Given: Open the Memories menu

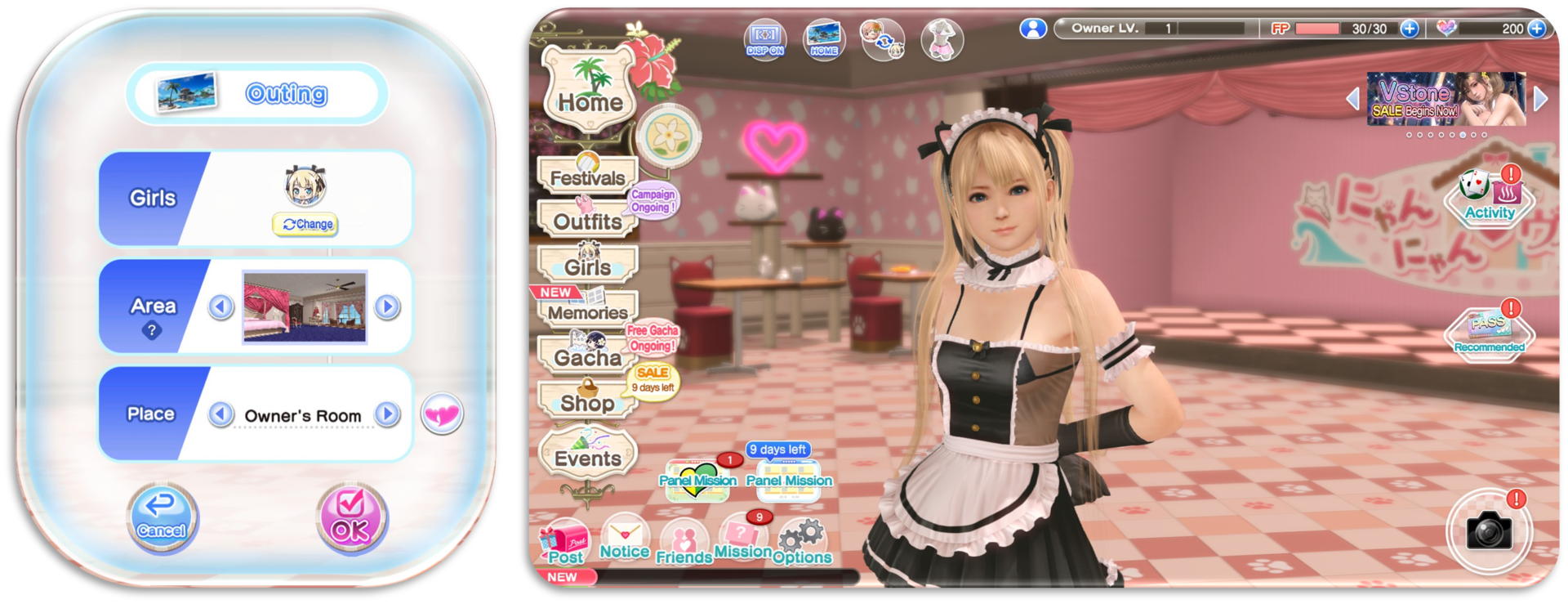Looking at the screenshot, I should pyautogui.click(x=586, y=311).
